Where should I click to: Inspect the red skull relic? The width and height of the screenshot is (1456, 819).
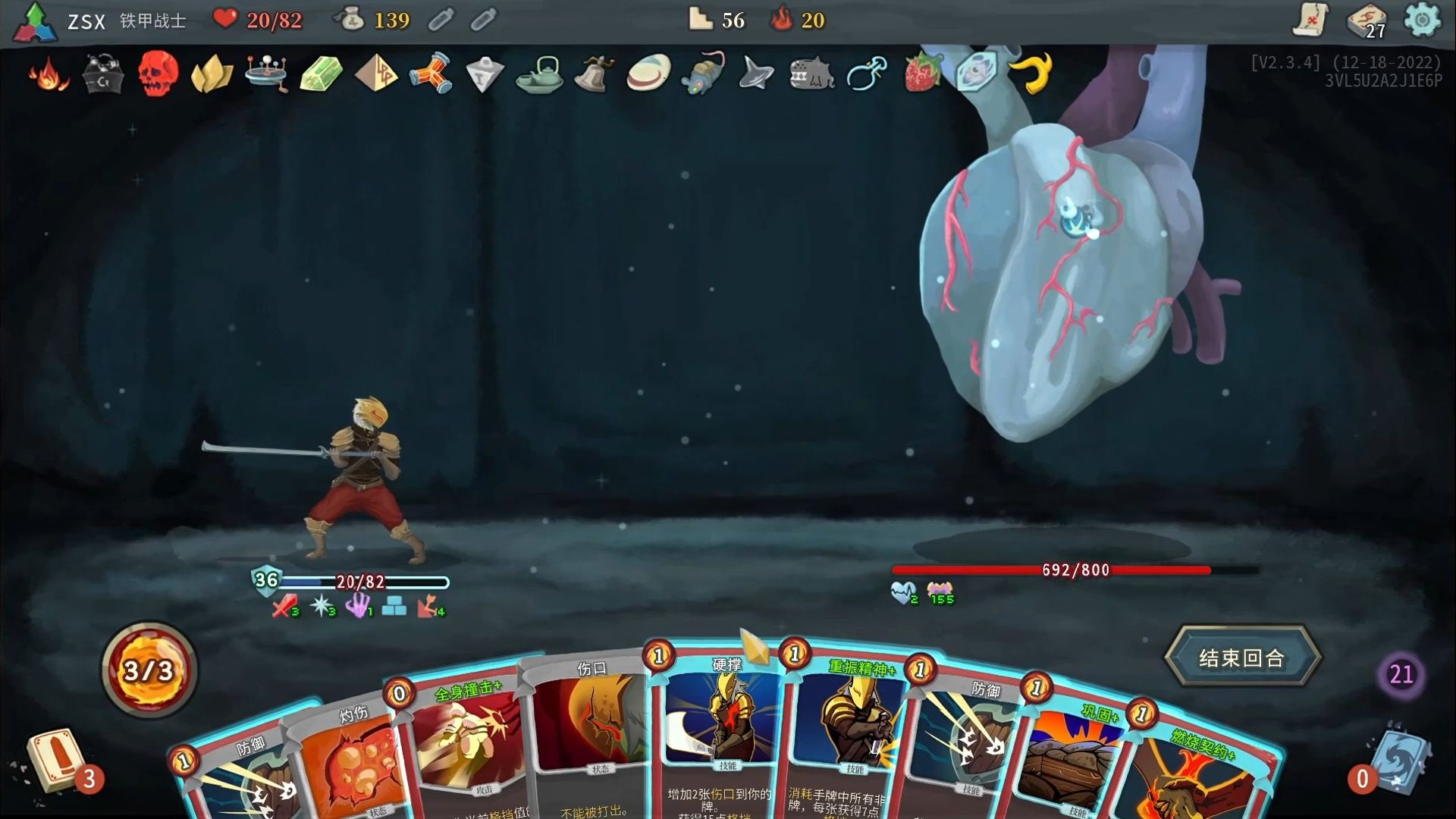(x=158, y=74)
